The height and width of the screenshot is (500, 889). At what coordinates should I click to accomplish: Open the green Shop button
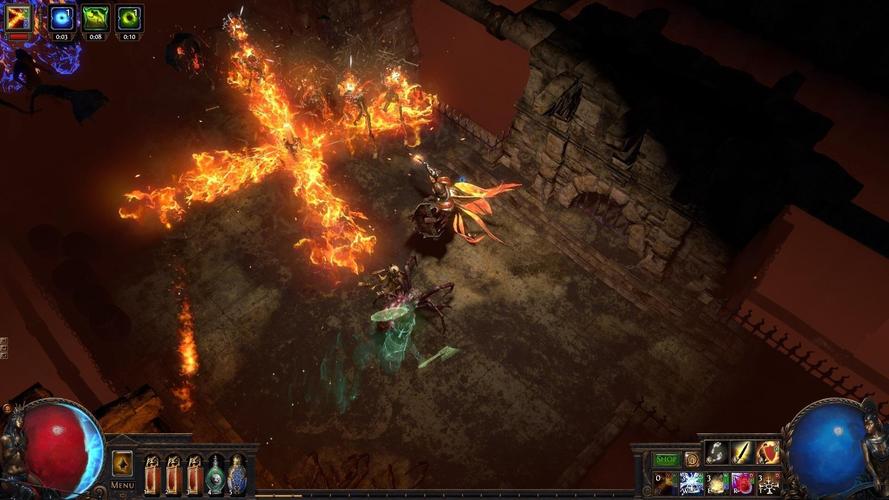click(x=666, y=459)
